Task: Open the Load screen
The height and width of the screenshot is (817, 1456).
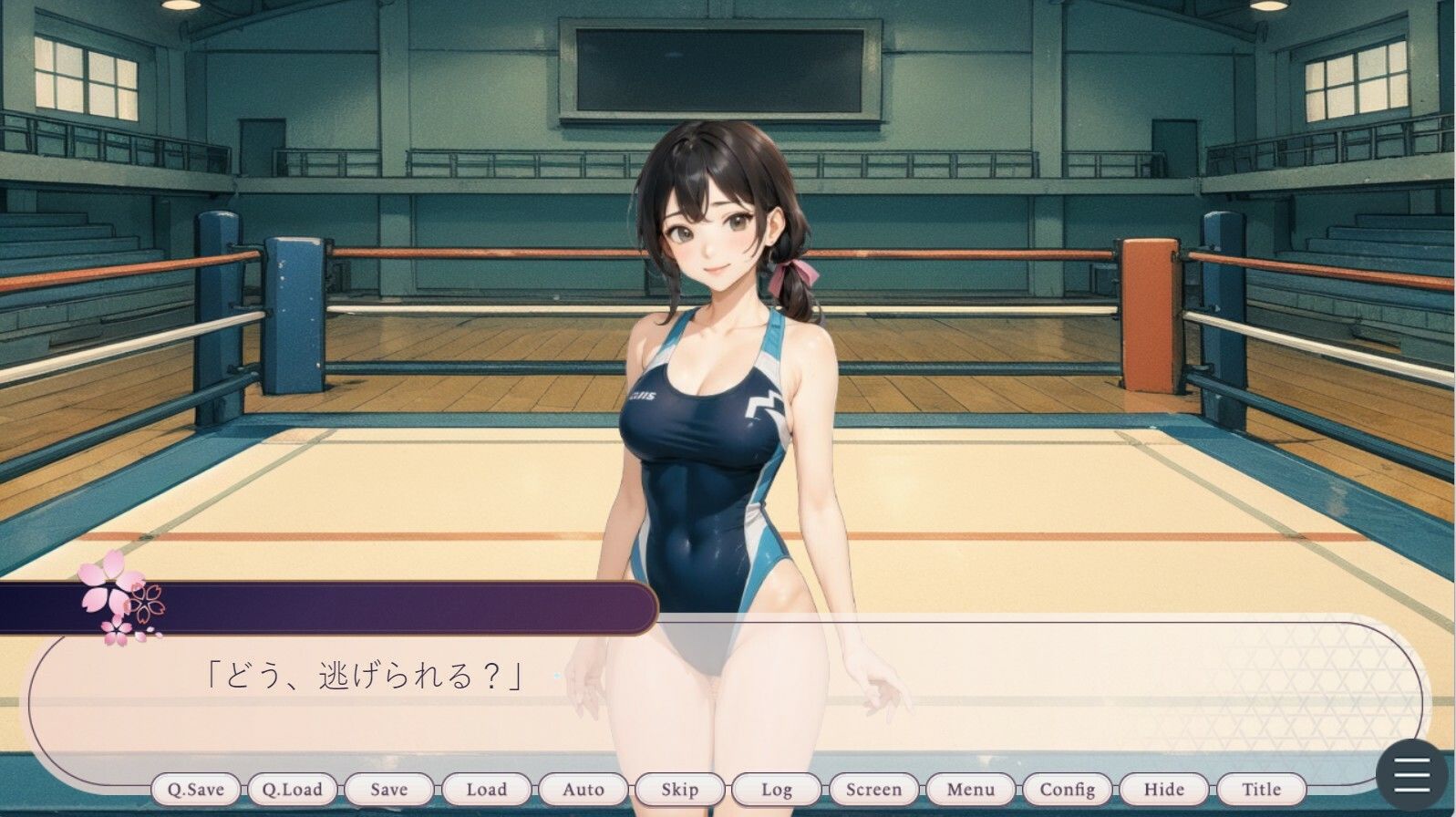Action: (x=487, y=790)
